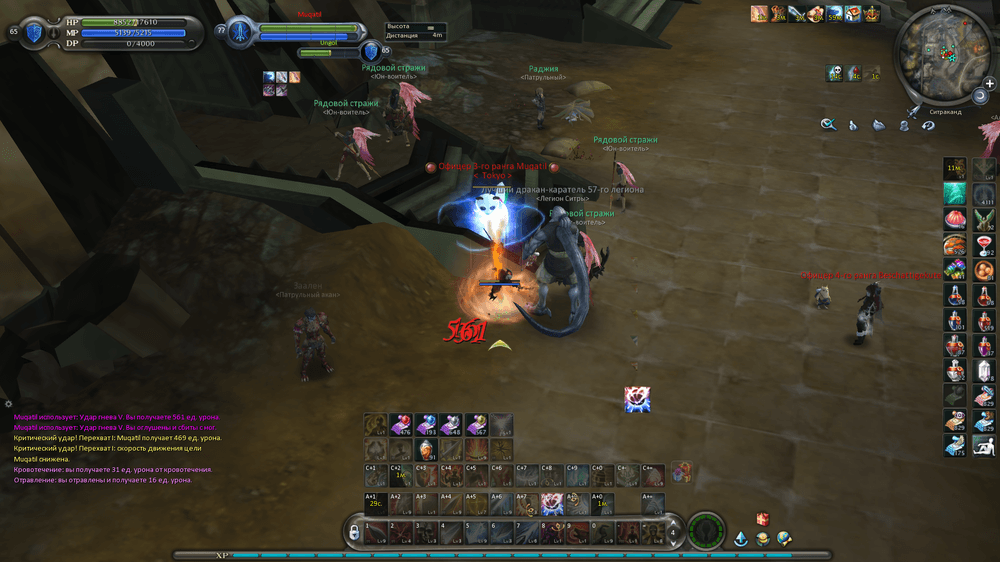Open the red gift box icon
Screen dimensions: 1000x562
pos(762,519)
